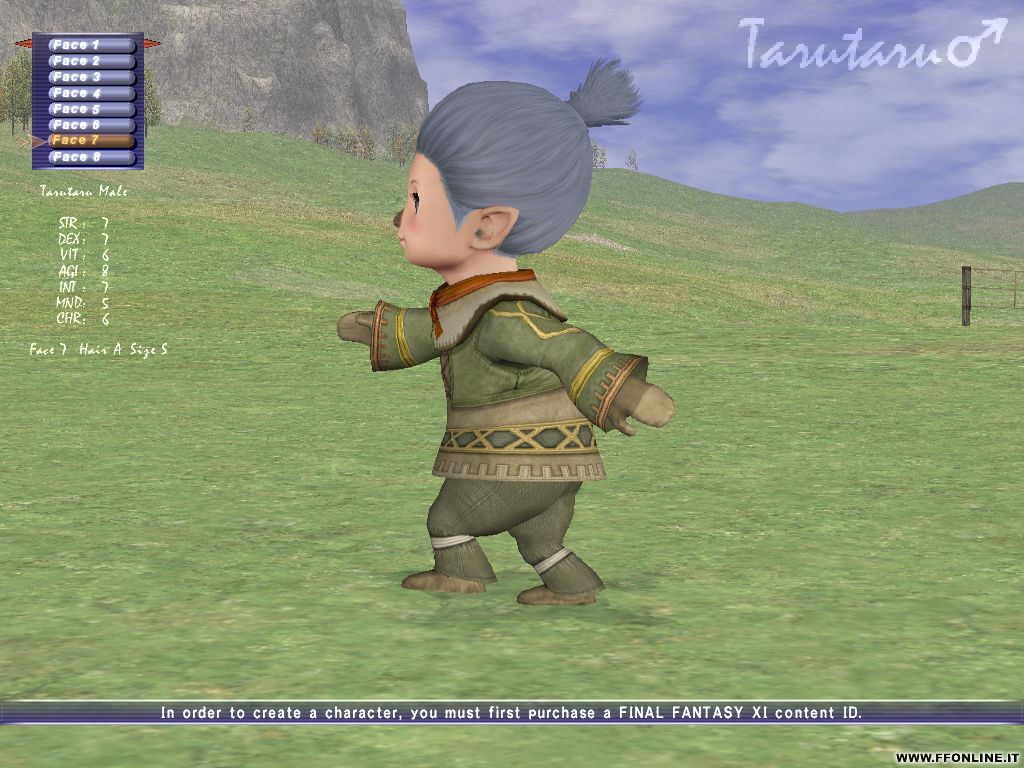Pick Face 3 for the character
The width and height of the screenshot is (1024, 768).
point(91,77)
